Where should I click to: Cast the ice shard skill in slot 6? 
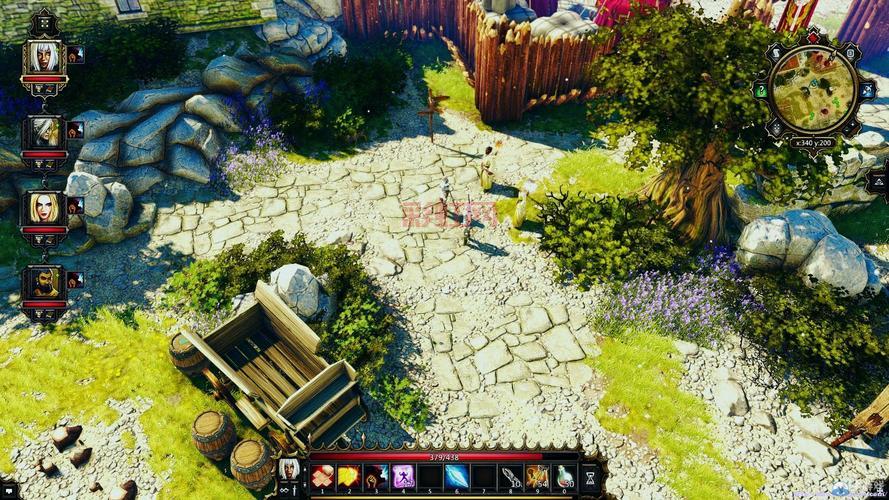click(456, 477)
